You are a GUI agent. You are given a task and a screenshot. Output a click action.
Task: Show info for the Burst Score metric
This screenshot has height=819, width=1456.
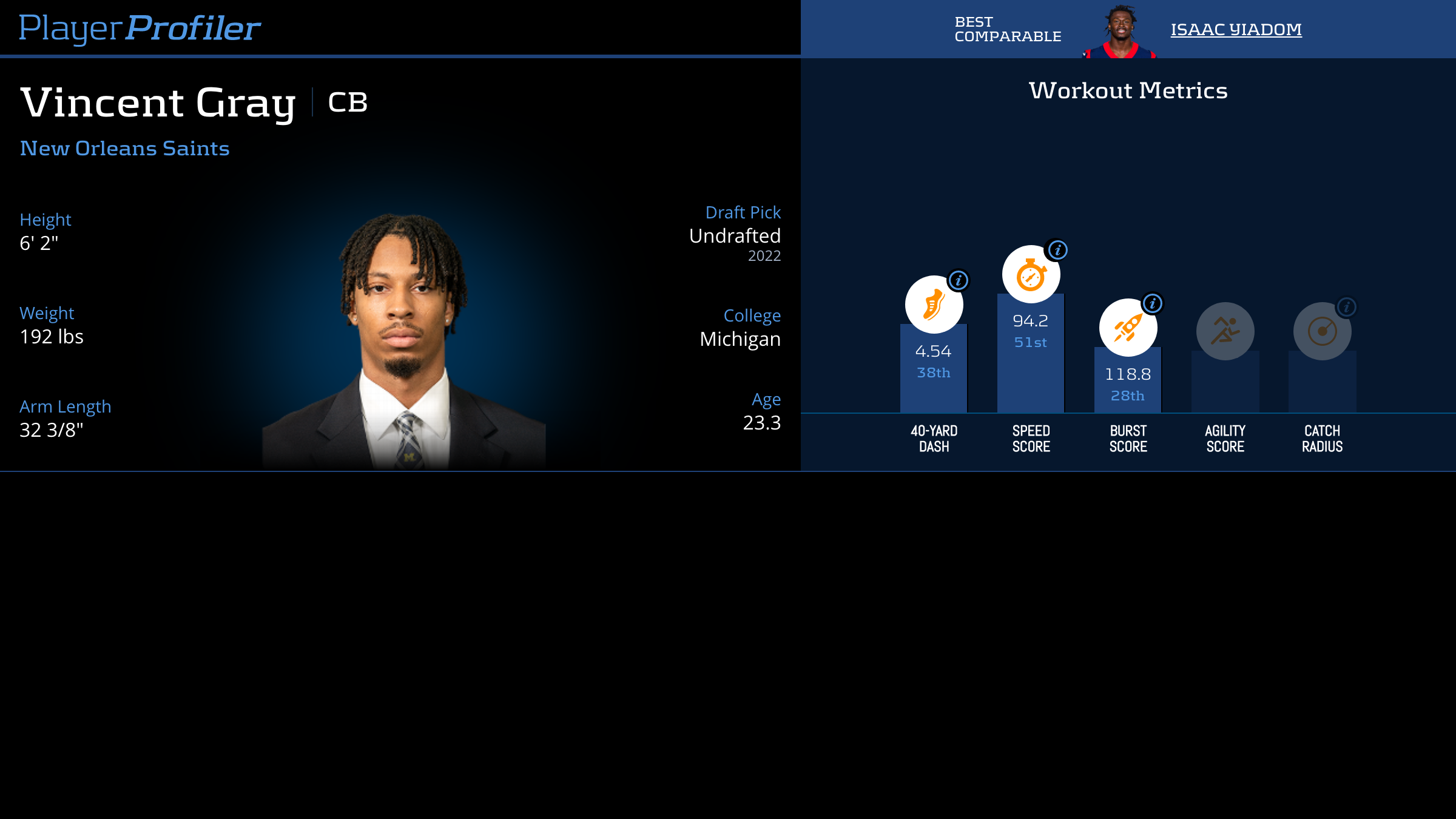[1153, 303]
